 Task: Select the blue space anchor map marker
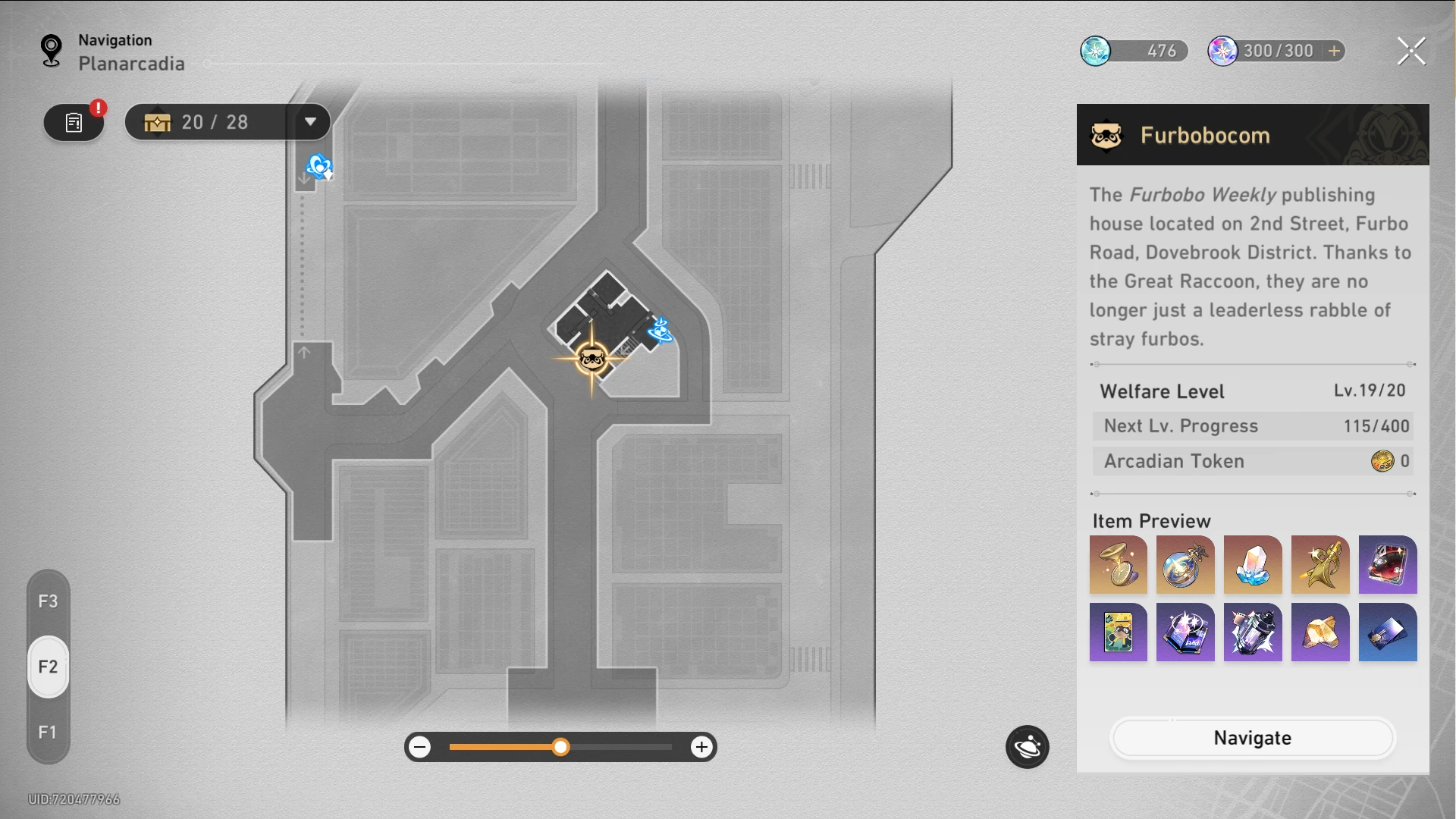tap(660, 331)
